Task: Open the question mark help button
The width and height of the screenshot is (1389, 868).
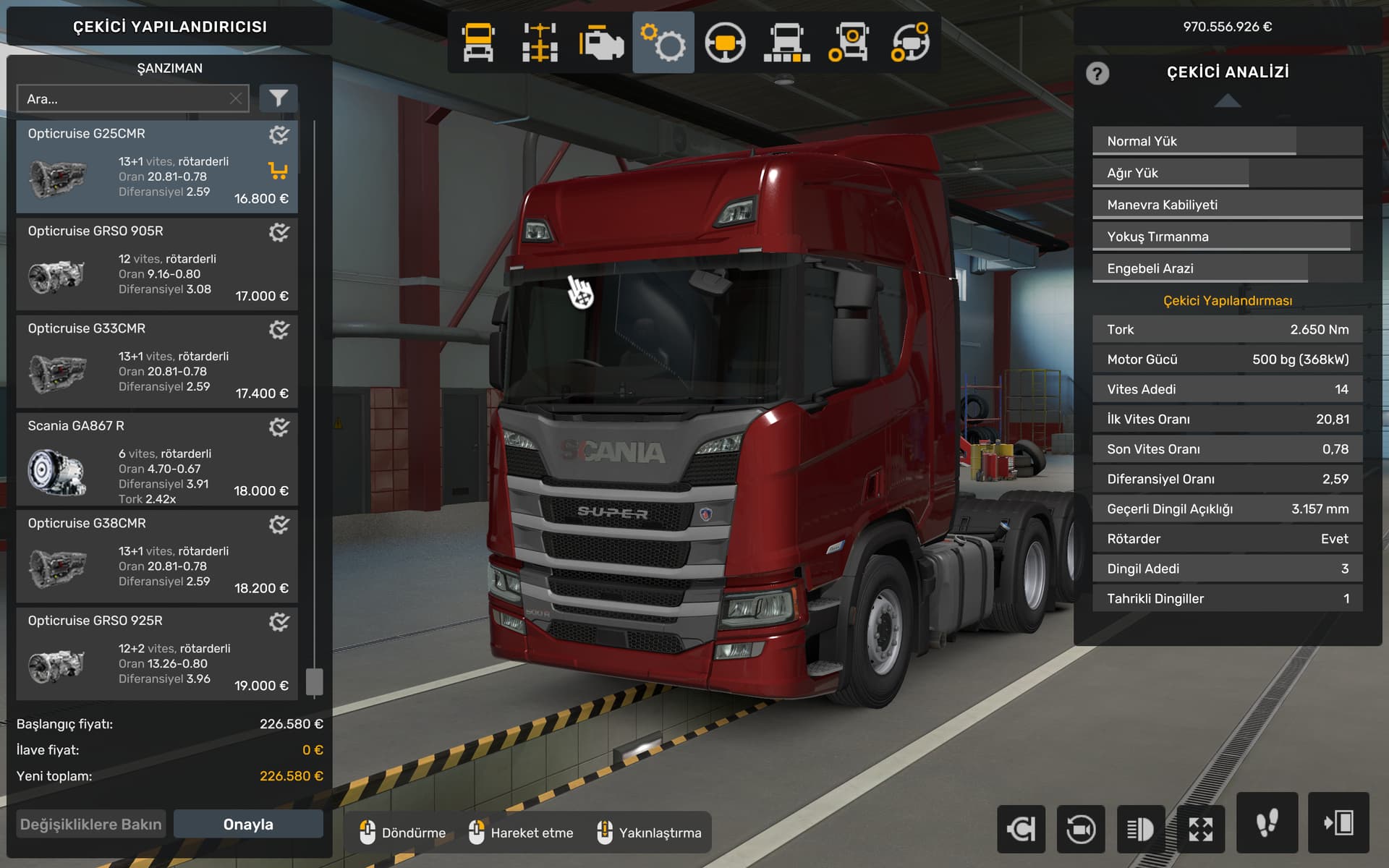Action: coord(1097,74)
